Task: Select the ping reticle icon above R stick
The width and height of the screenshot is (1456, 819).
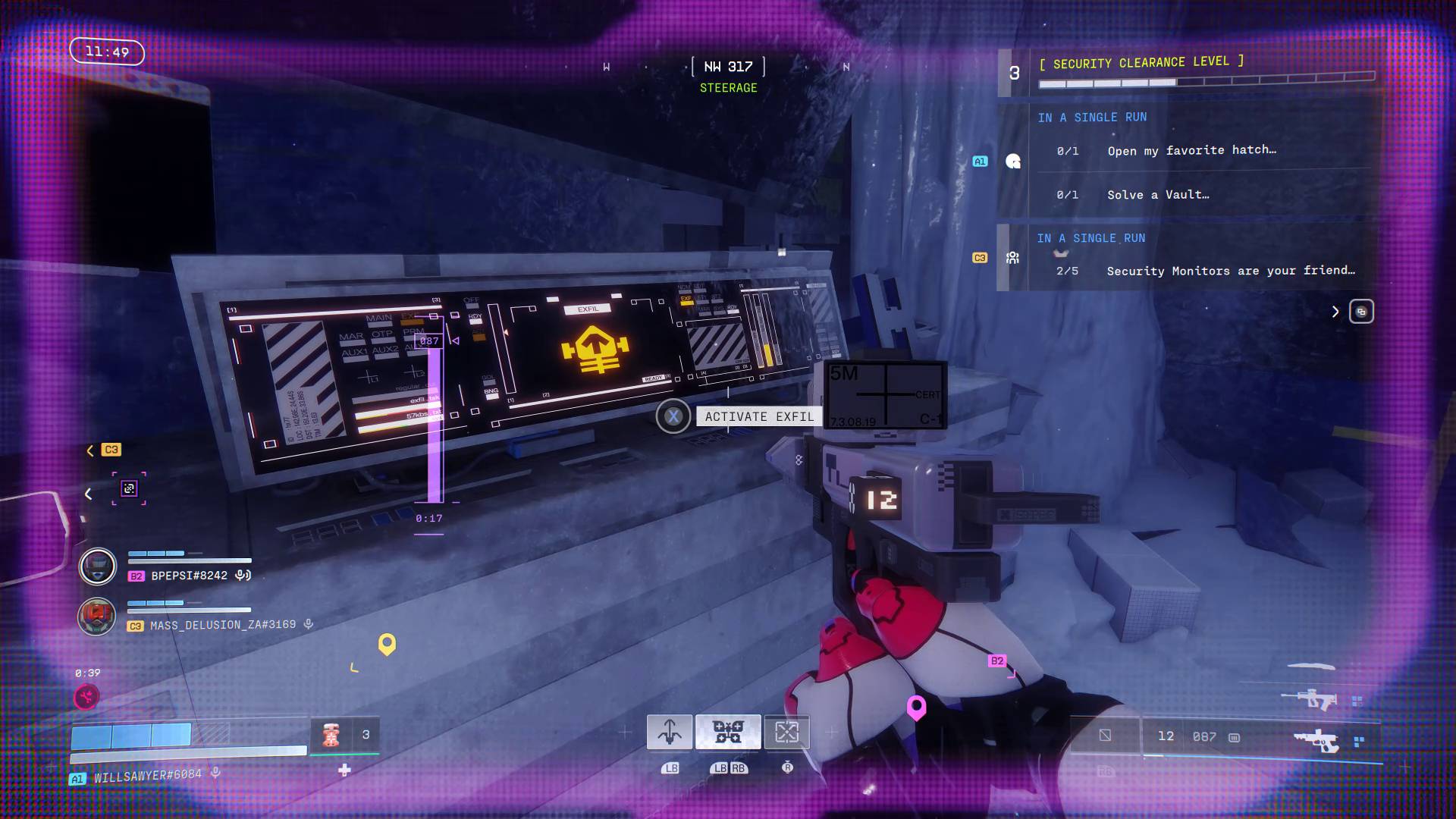Action: [x=787, y=732]
